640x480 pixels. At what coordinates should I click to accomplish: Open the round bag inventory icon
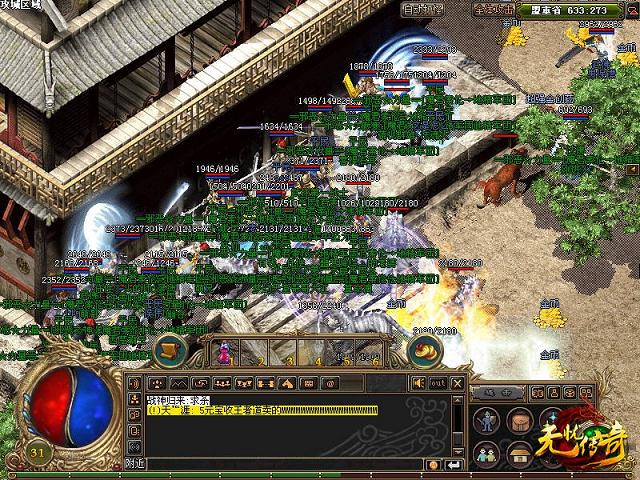tap(518, 421)
